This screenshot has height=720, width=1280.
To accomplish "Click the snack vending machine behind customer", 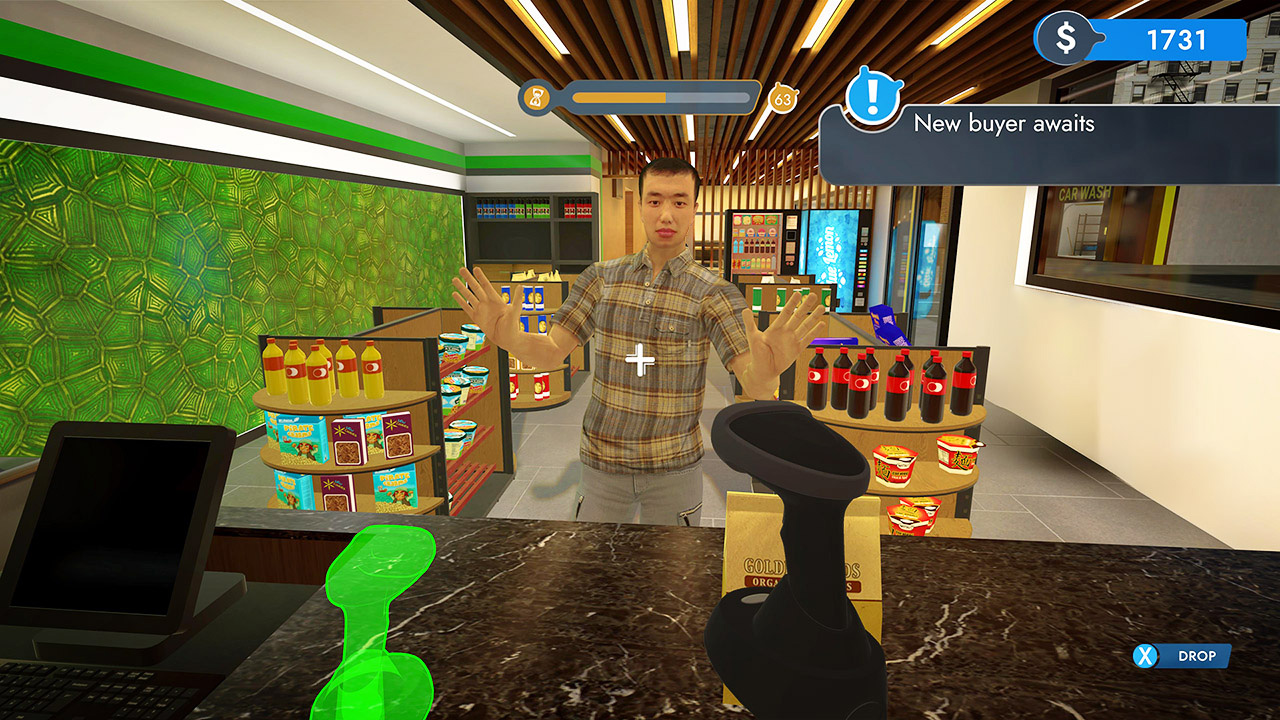I will click(x=757, y=240).
